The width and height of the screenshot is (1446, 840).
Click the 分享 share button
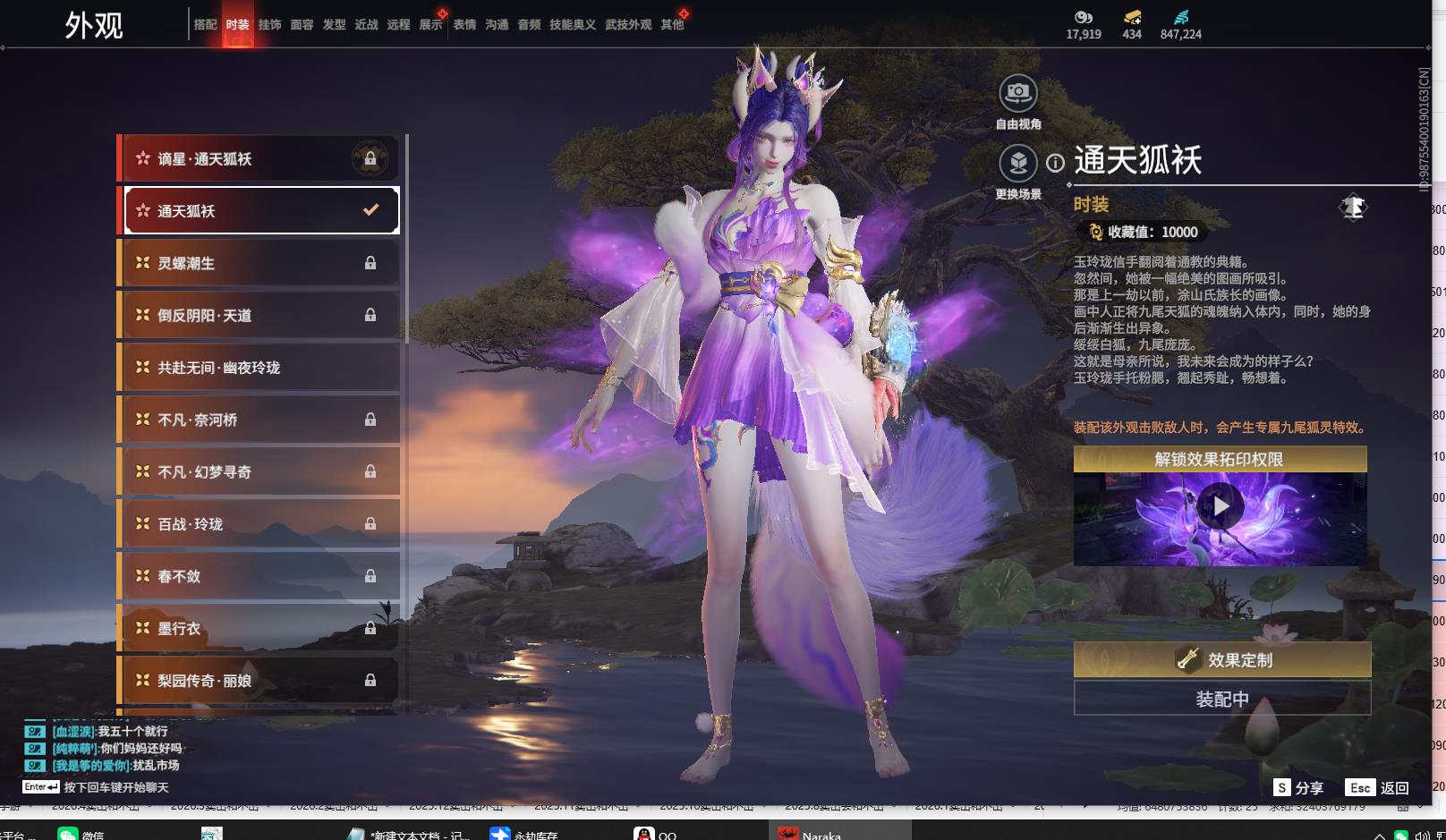[x=1298, y=787]
